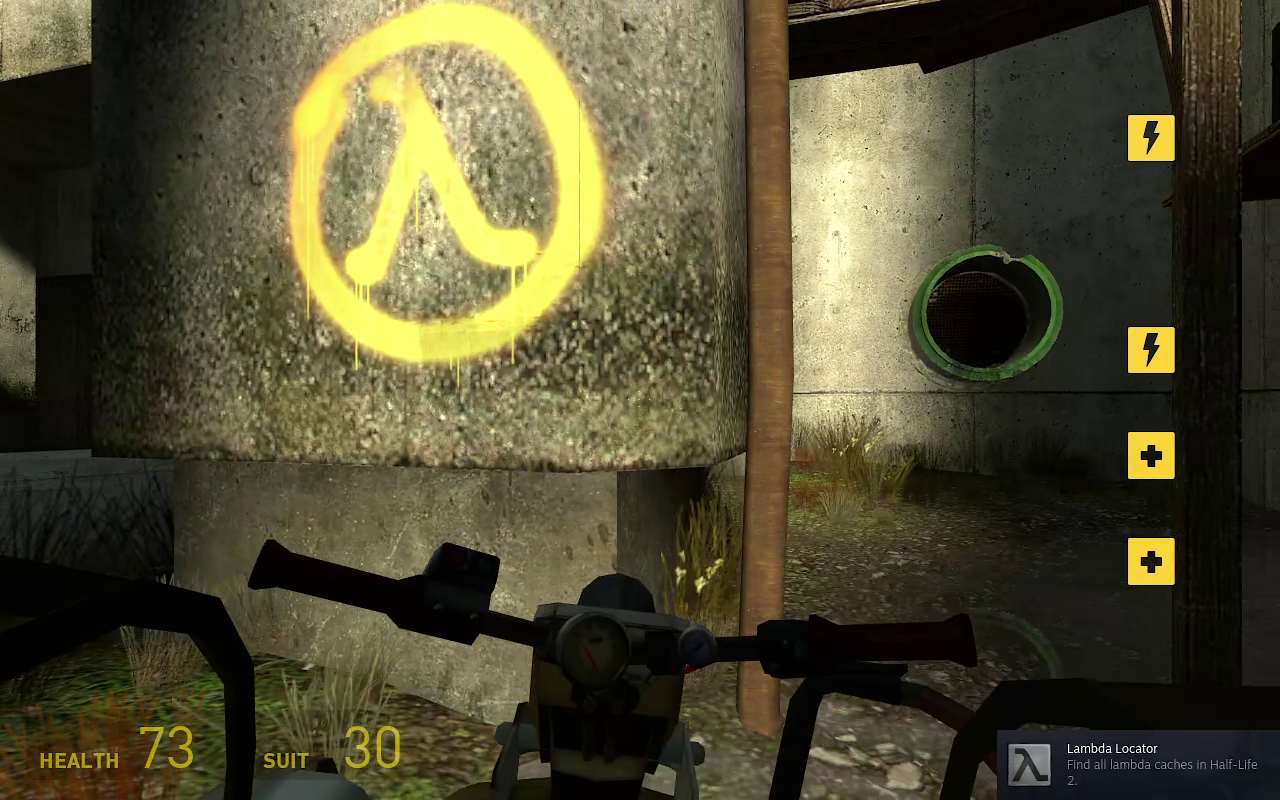Click the SUIT label in the HUD
Image resolution: width=1280 pixels, height=800 pixels.
pos(286,761)
